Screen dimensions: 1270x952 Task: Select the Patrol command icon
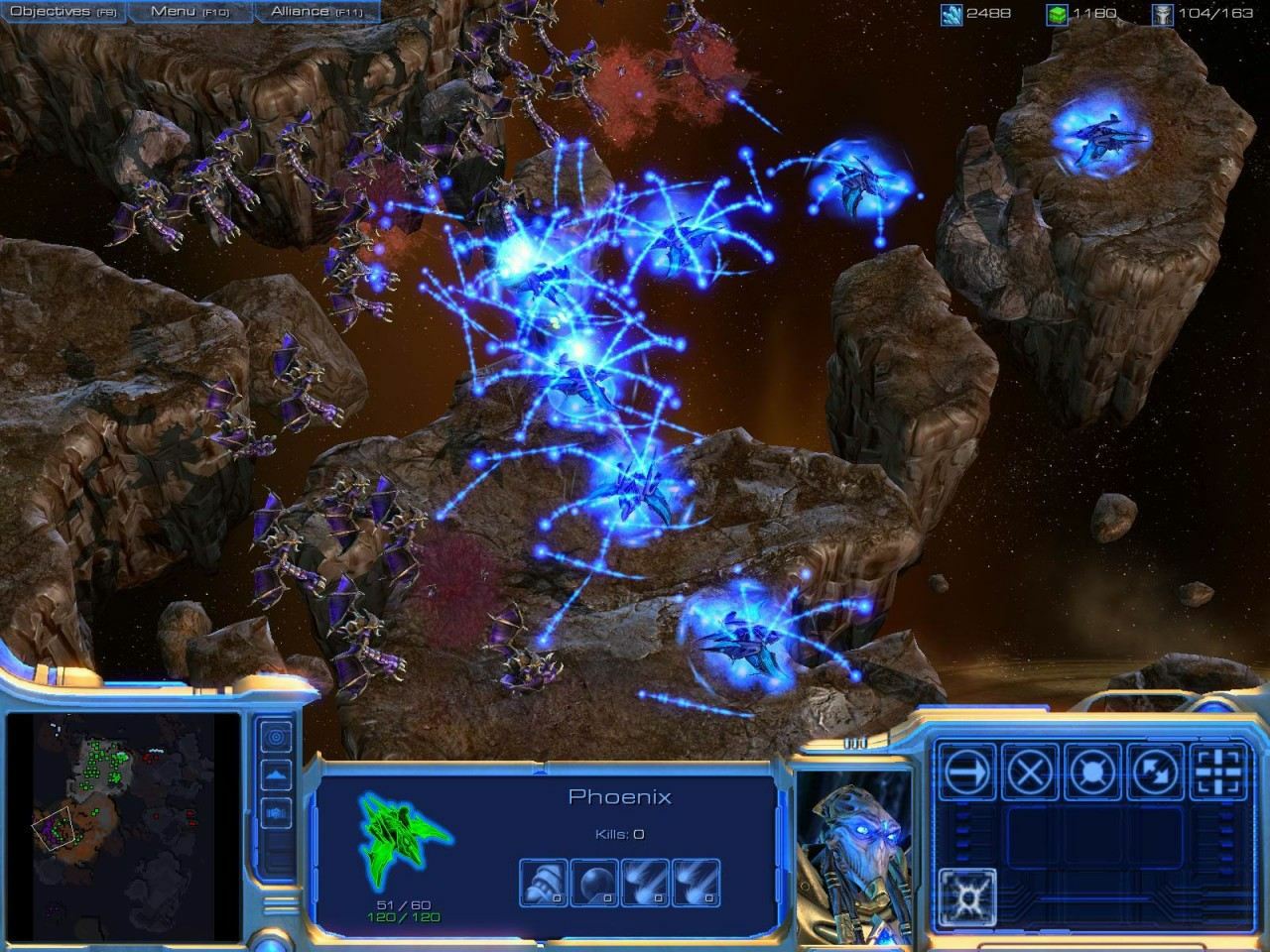[1155, 771]
